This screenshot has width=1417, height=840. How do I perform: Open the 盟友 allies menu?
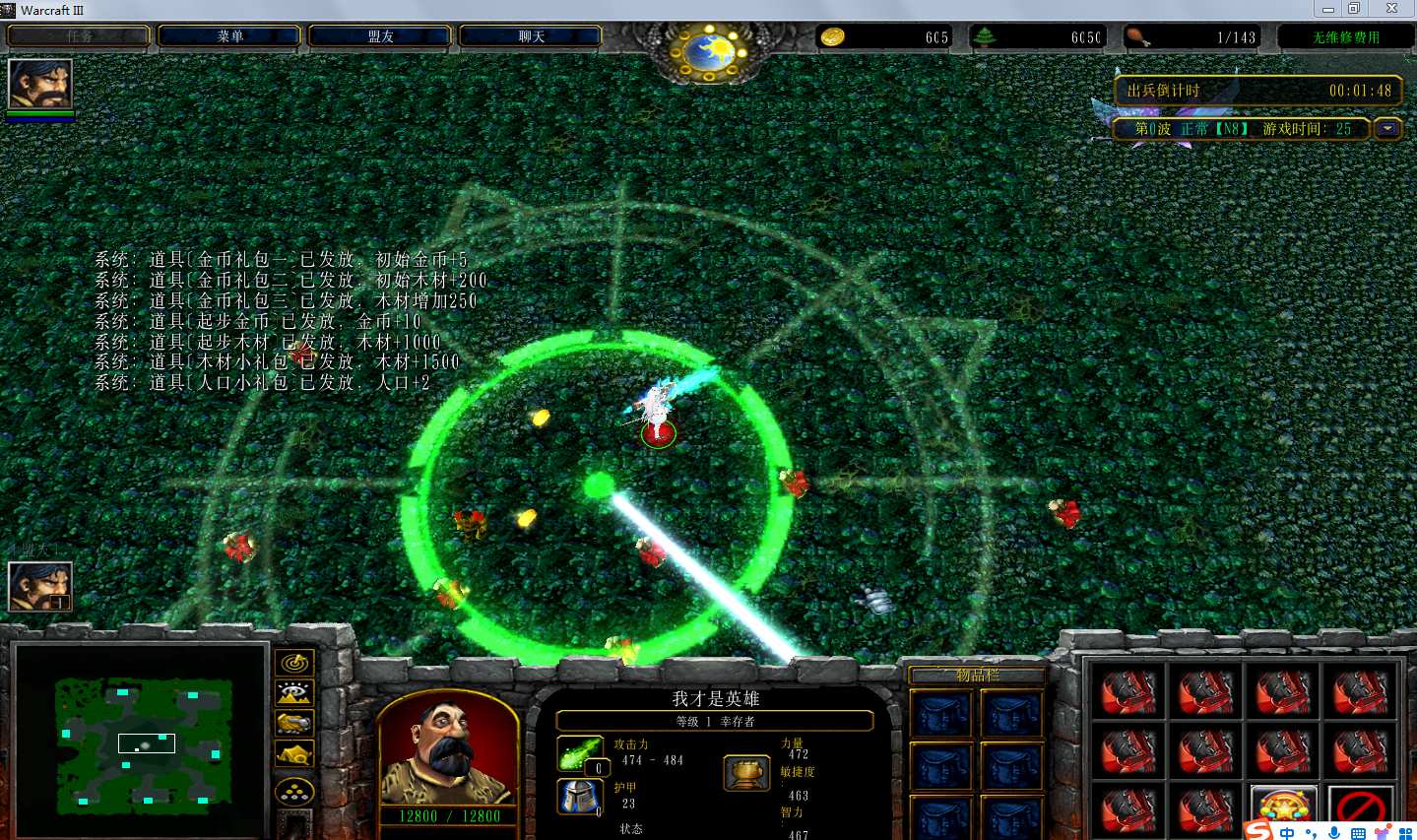(x=380, y=36)
